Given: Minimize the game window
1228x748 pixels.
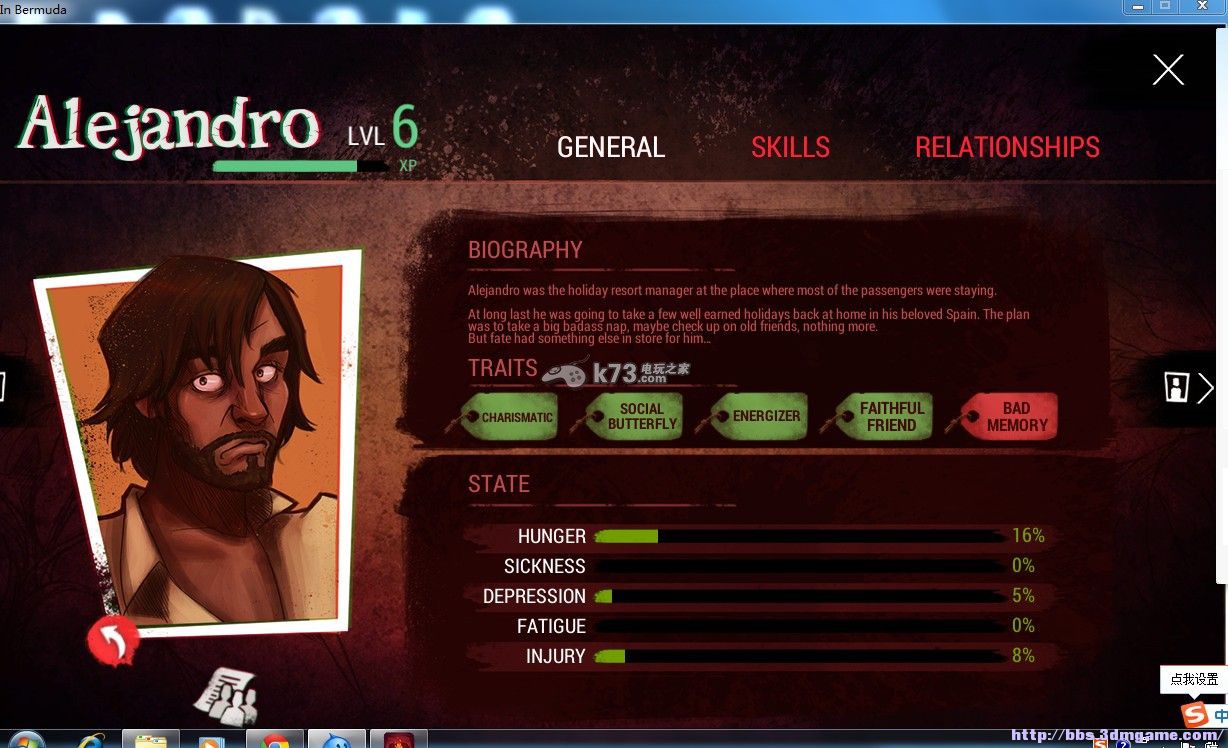Looking at the screenshot, I should click(x=1138, y=6).
